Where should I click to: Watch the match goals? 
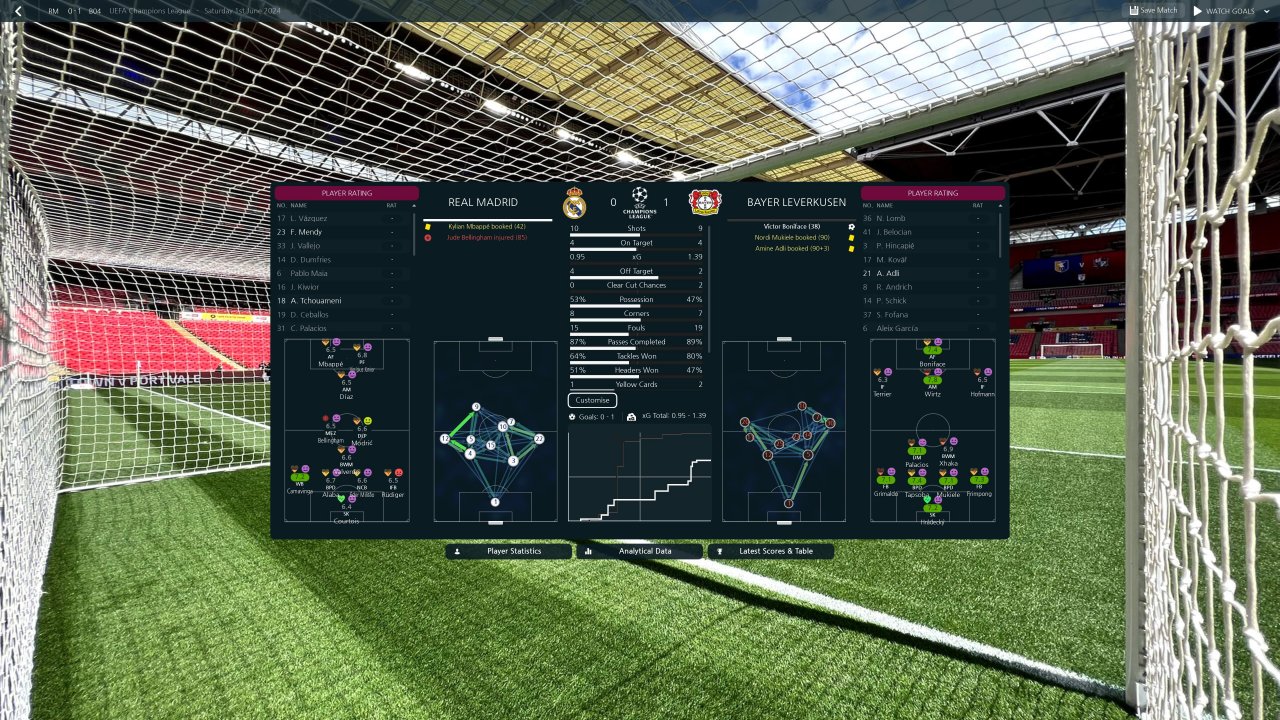click(1223, 11)
